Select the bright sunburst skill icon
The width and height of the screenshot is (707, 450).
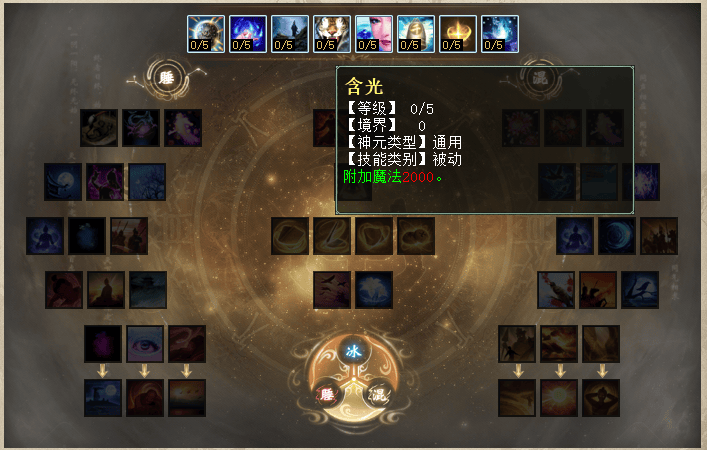[x=559, y=398]
